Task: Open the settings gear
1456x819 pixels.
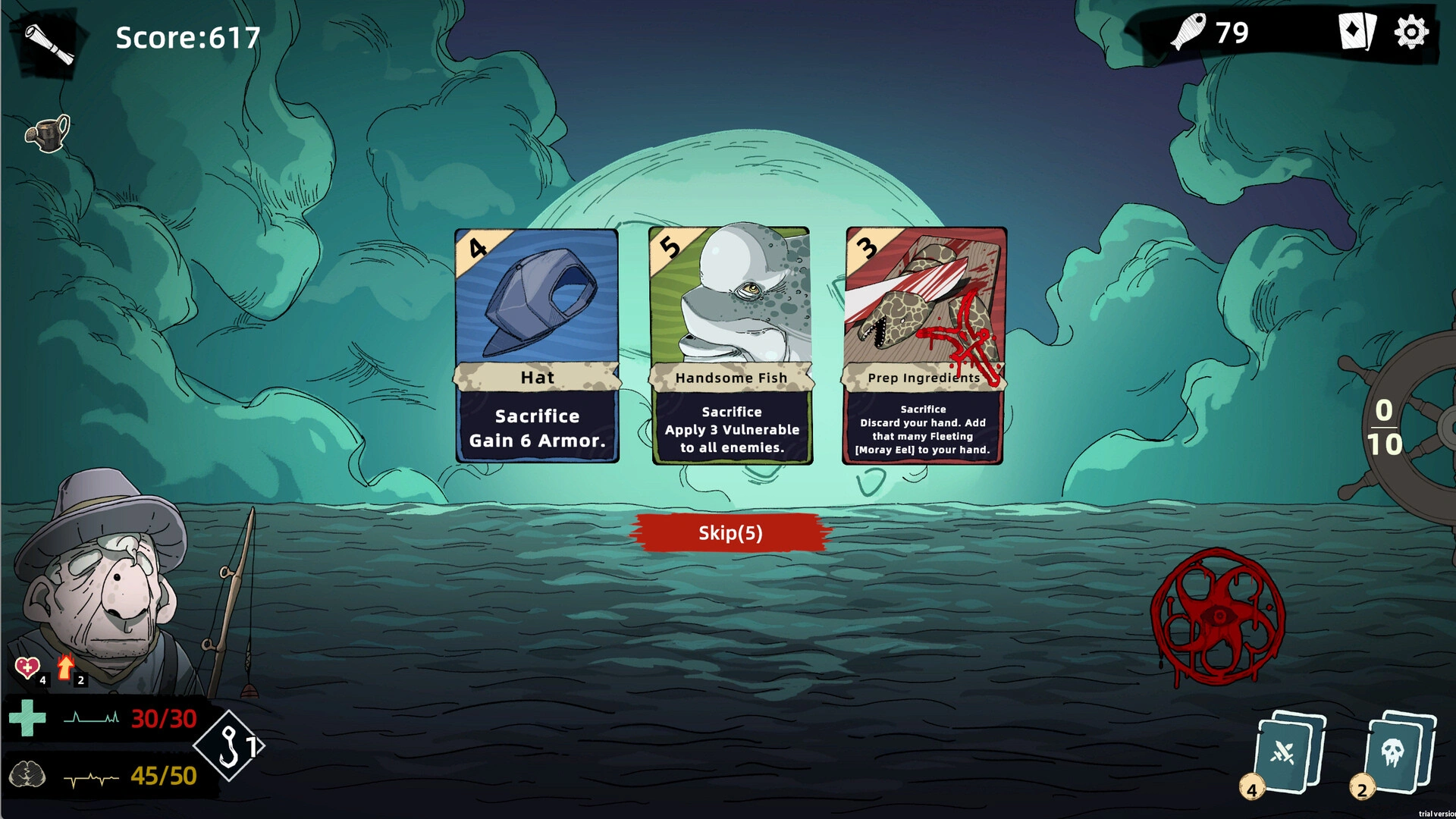Action: coord(1410,33)
